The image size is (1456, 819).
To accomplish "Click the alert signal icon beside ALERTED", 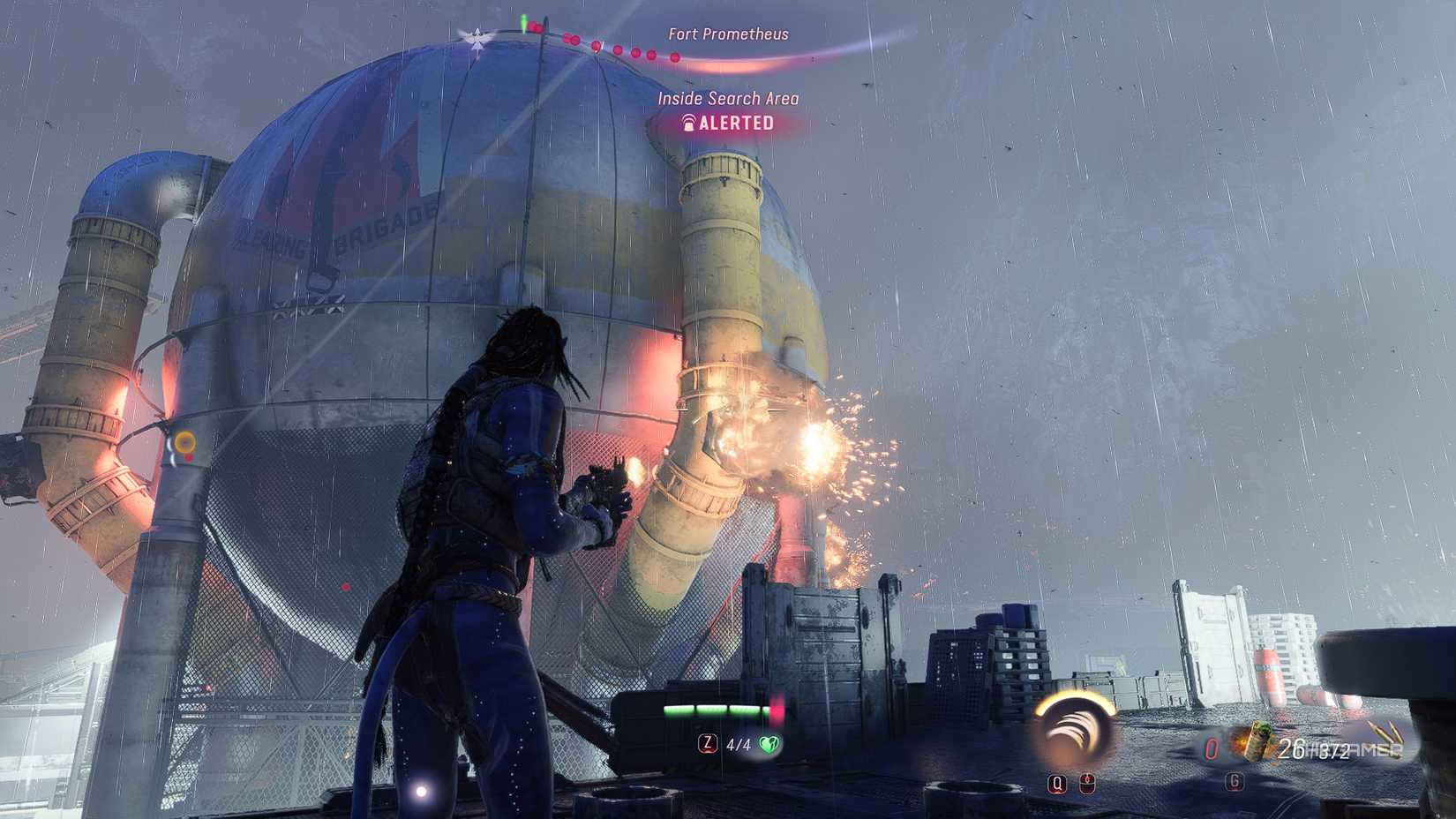I will click(x=691, y=123).
